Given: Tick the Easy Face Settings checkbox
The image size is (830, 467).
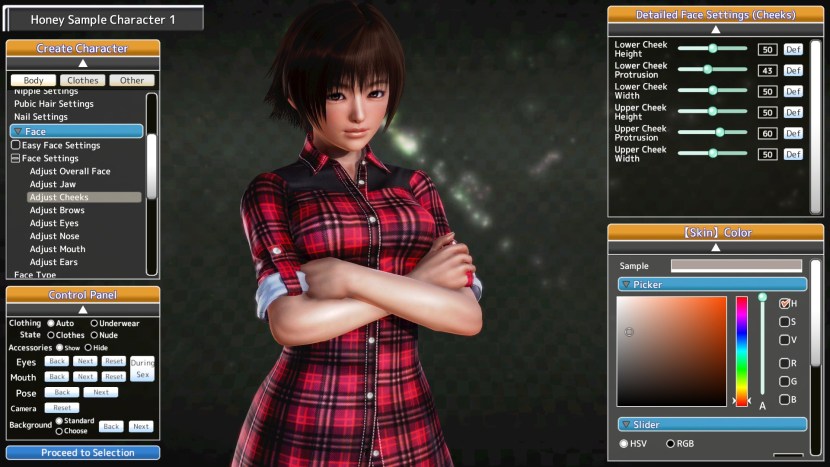Looking at the screenshot, I should [x=16, y=145].
